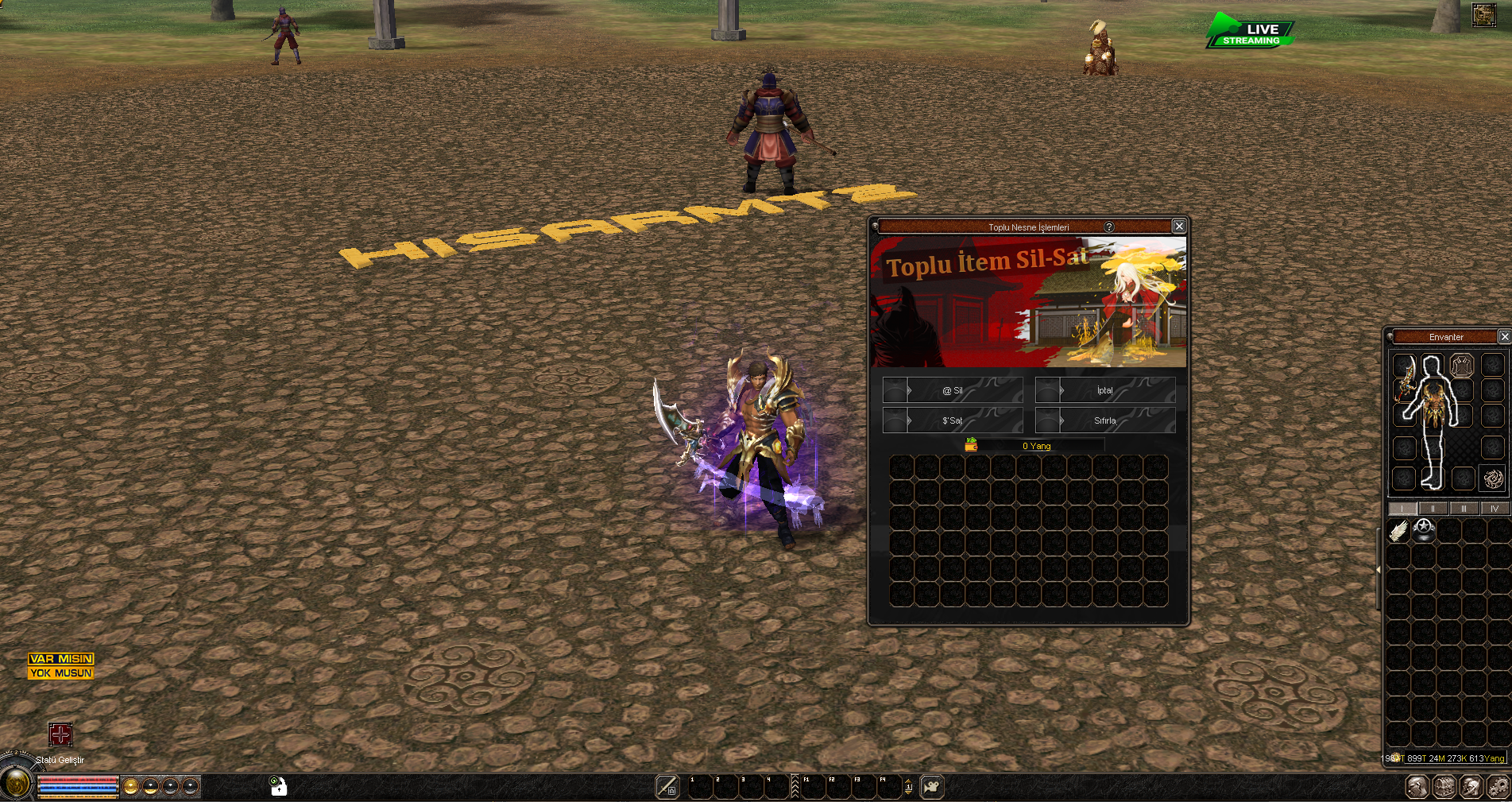This screenshot has width=1512, height=802.
Task: Select the star ring item slot
Action: coord(1425,529)
